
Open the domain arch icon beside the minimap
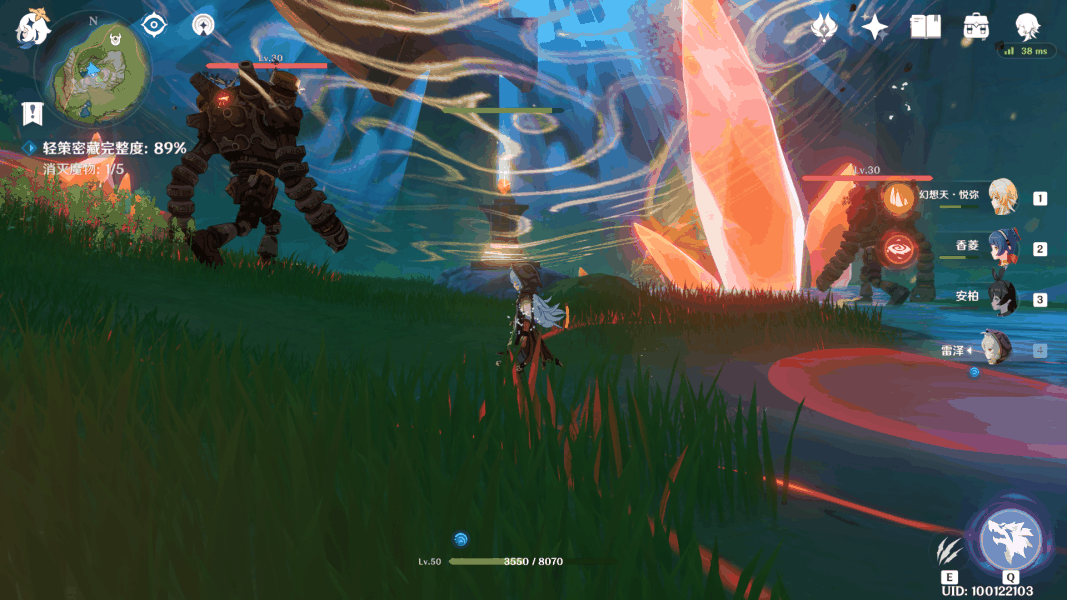tap(204, 25)
